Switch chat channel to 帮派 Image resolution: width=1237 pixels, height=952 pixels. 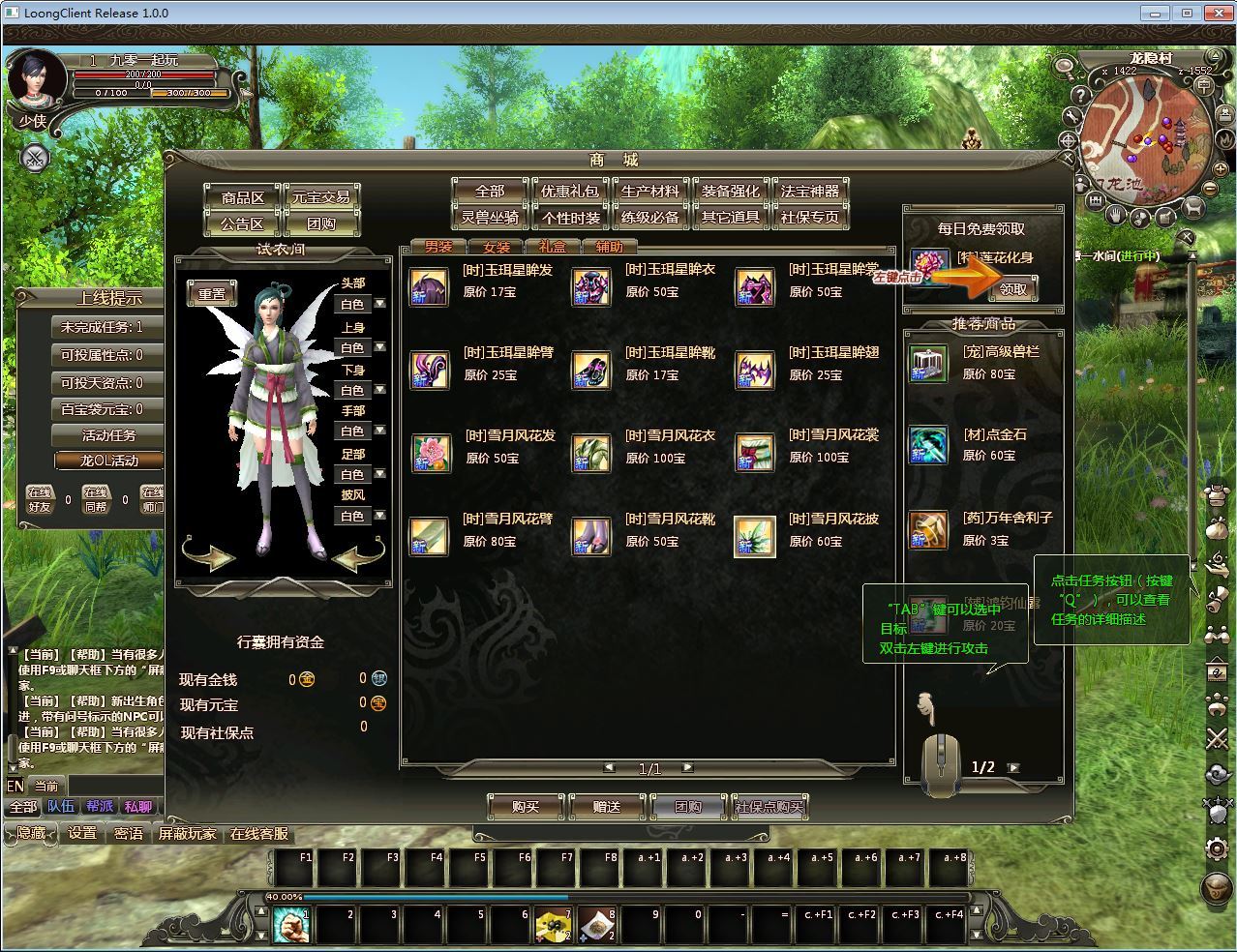pyautogui.click(x=100, y=806)
